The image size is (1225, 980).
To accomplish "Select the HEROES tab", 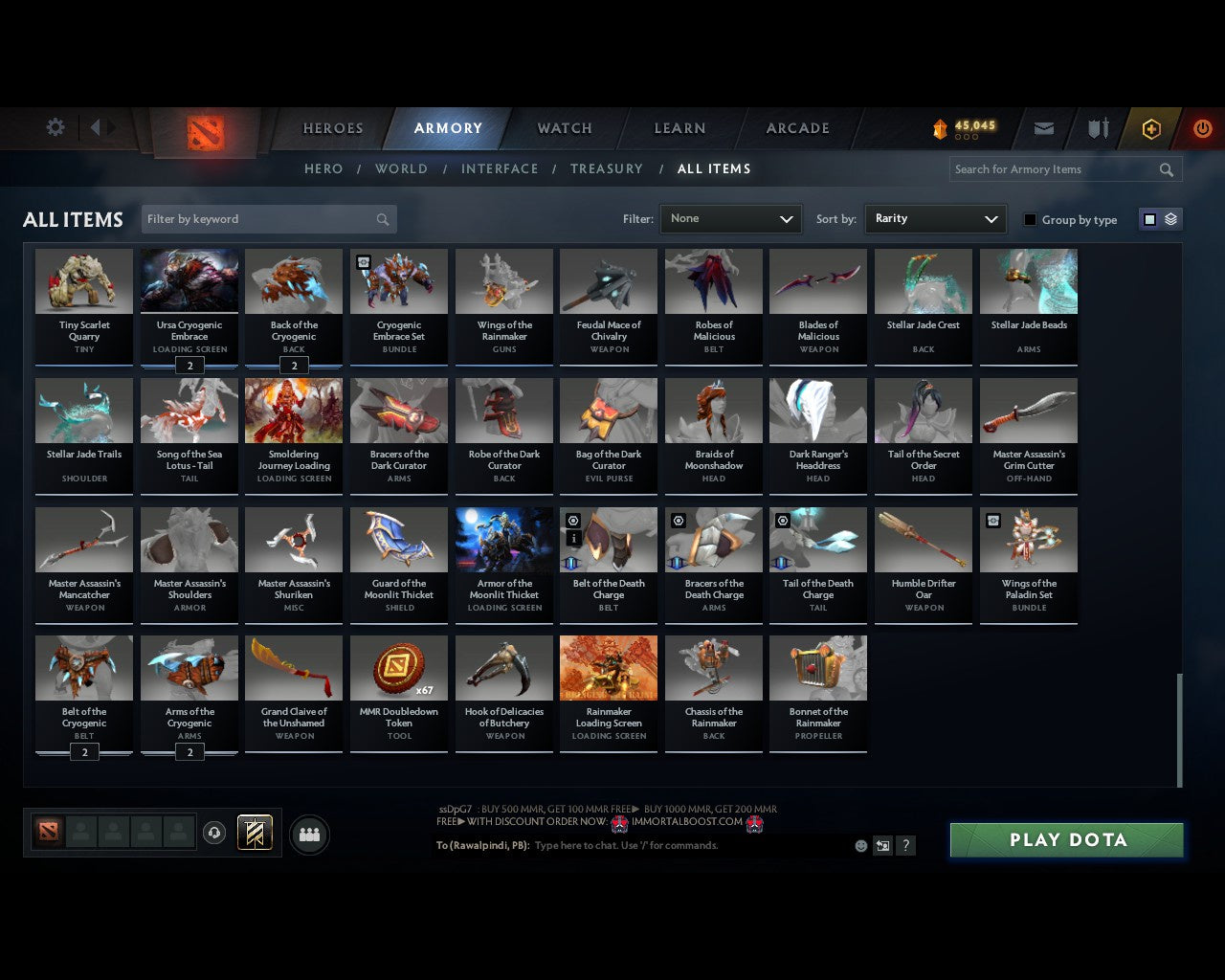I will pyautogui.click(x=332, y=127).
